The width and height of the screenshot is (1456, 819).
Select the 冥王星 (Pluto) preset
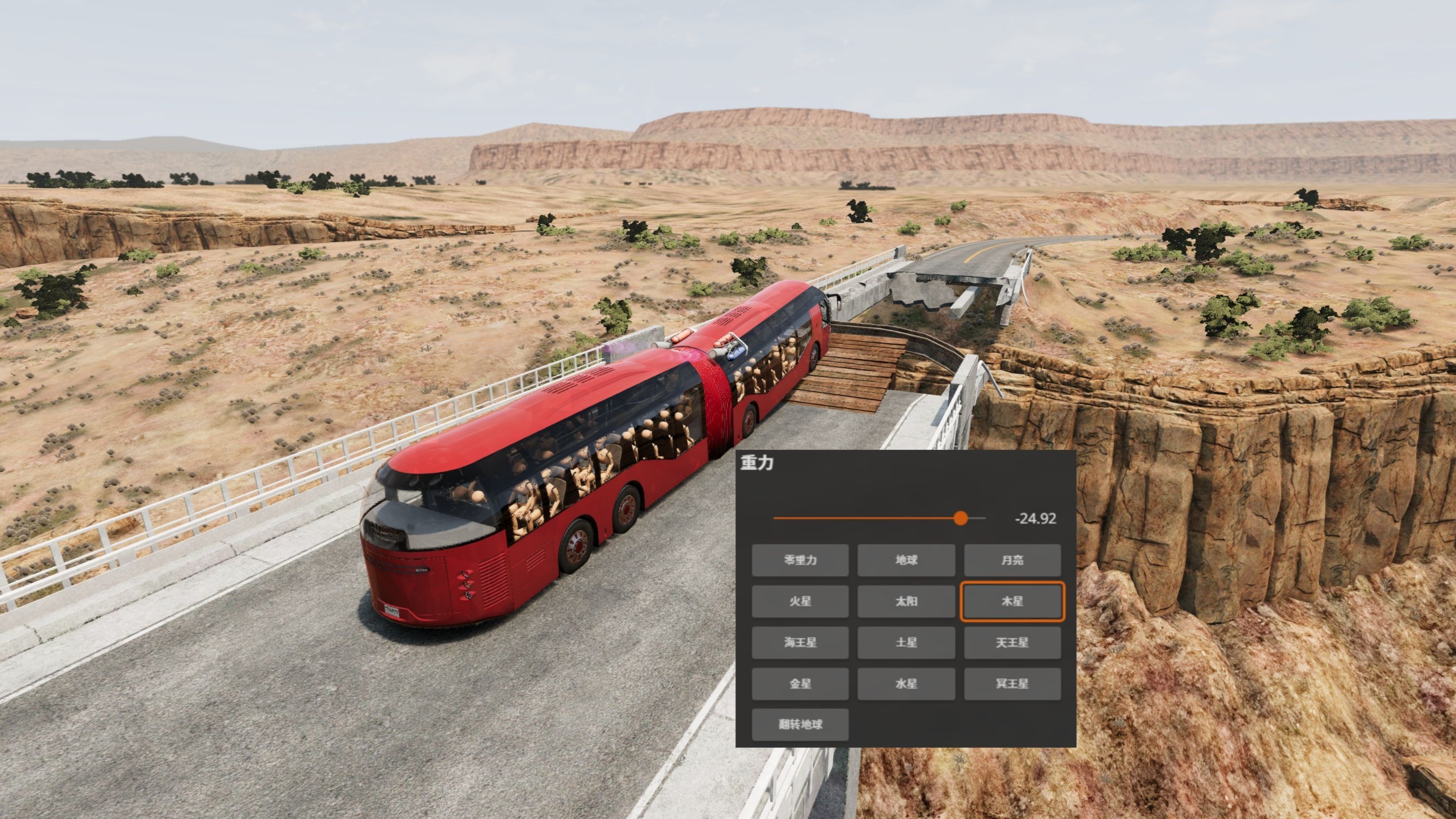1012,684
